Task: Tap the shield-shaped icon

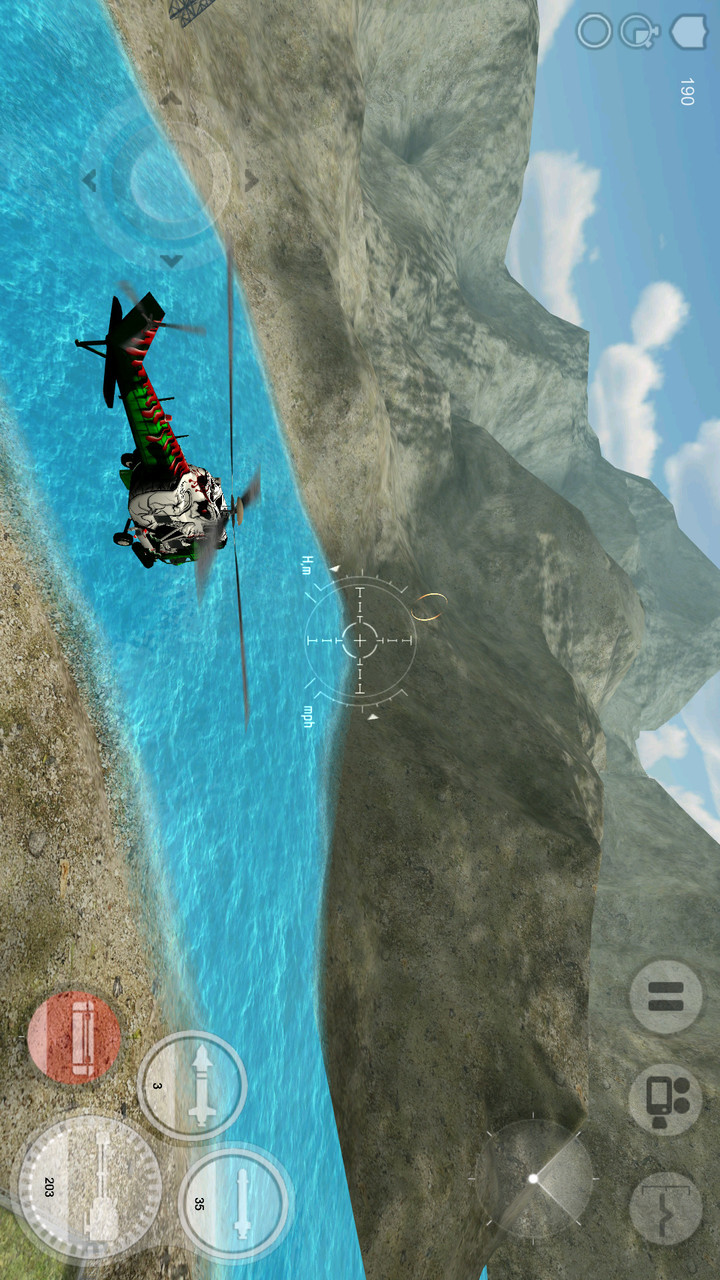Action: 688,31
